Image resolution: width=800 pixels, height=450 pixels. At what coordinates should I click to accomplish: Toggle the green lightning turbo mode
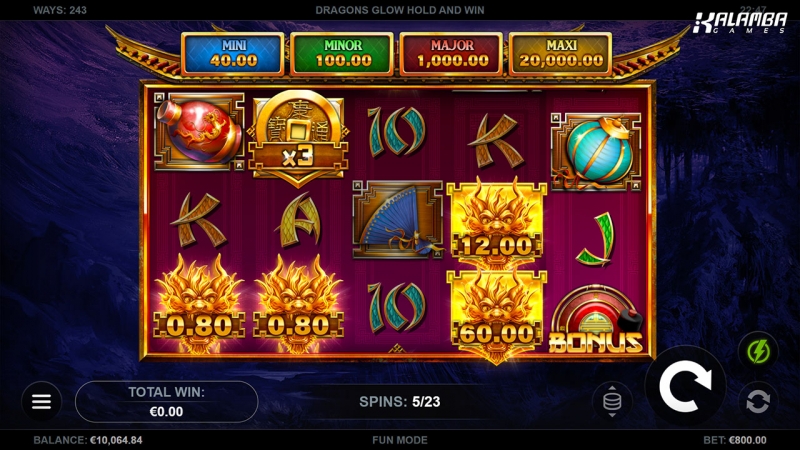tap(757, 351)
